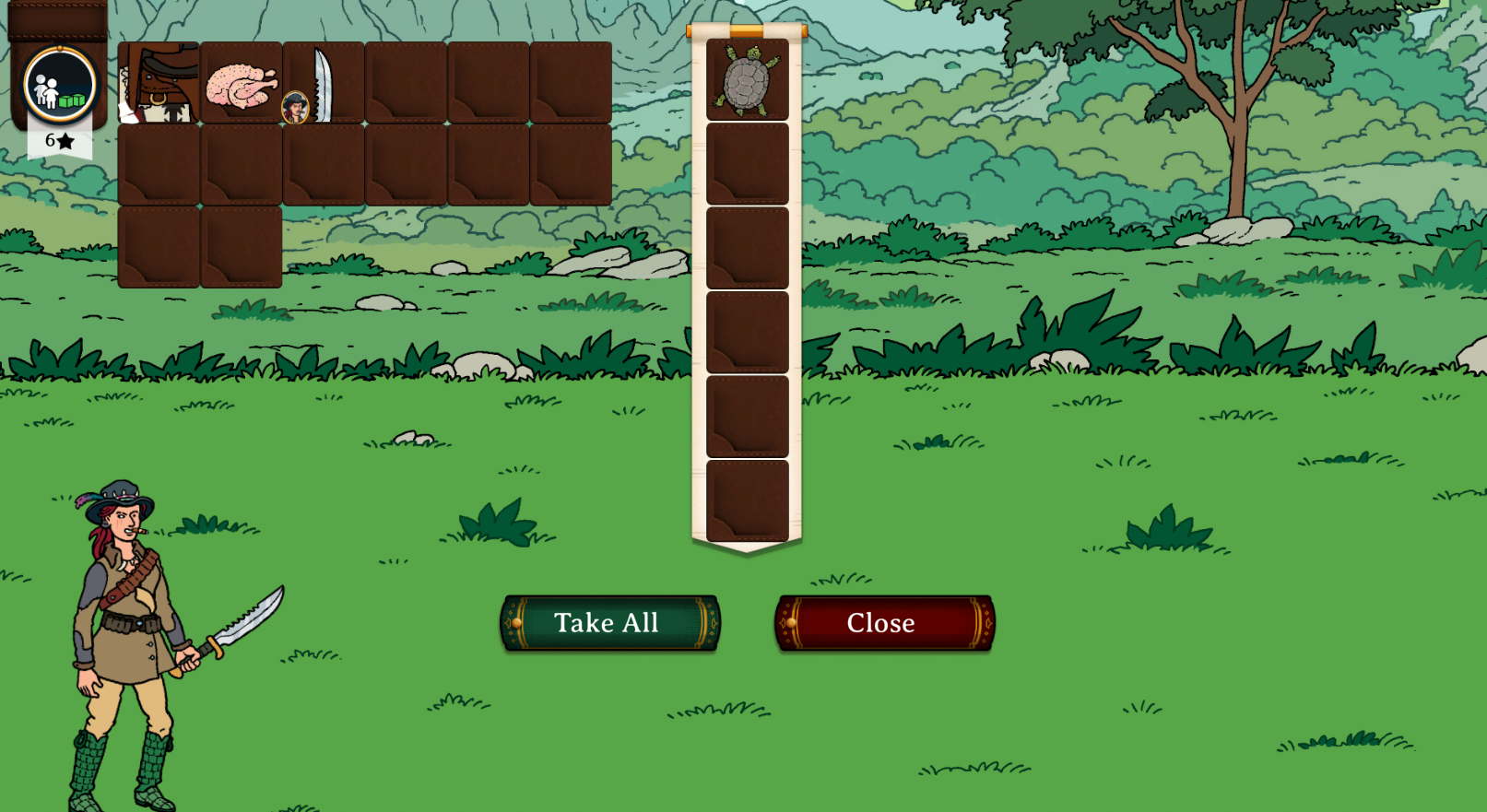This screenshot has width=1487, height=812.
Task: Select the saddle inventory slot
Action: 159,83
